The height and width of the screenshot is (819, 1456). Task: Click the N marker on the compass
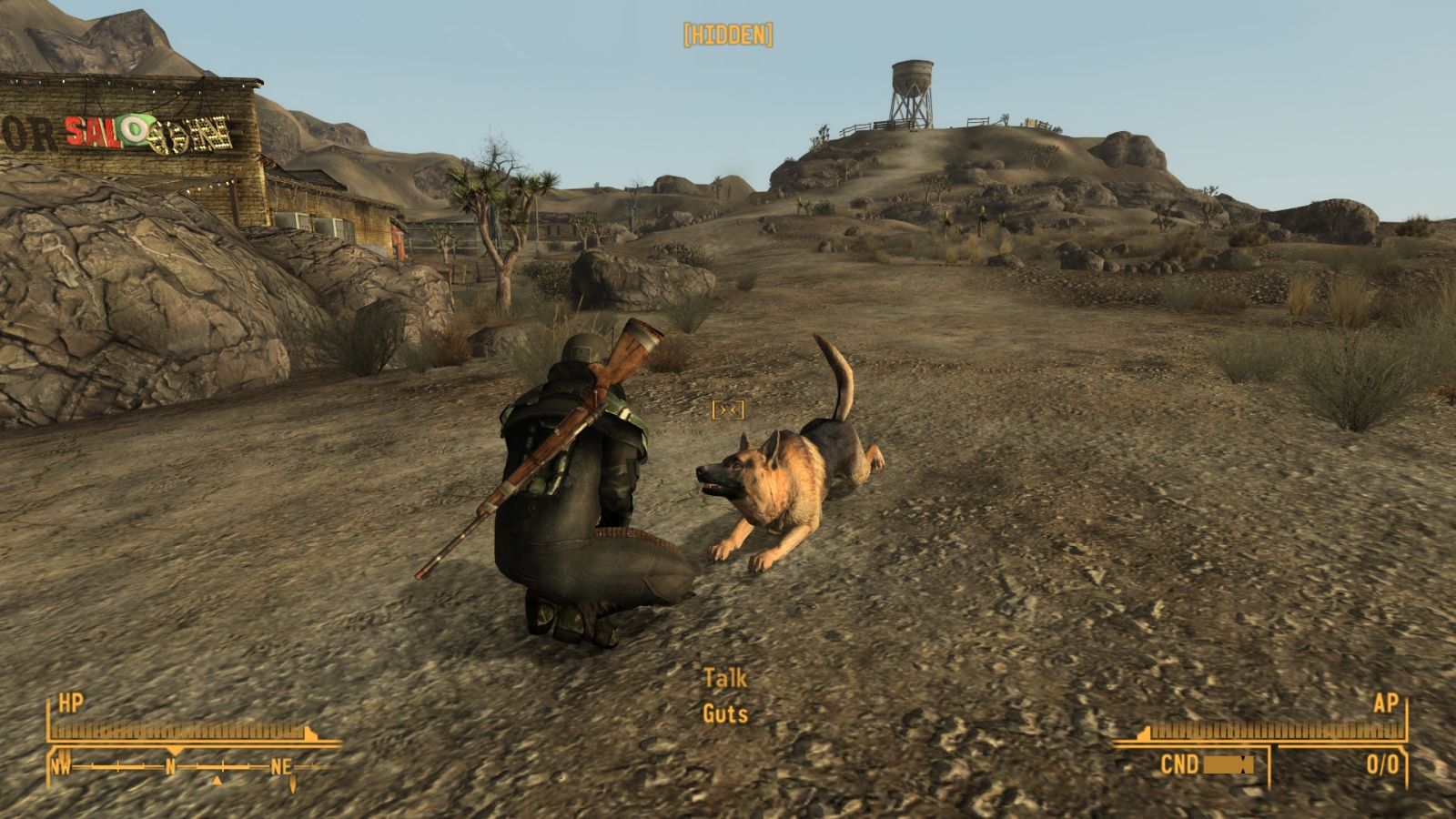(169, 767)
